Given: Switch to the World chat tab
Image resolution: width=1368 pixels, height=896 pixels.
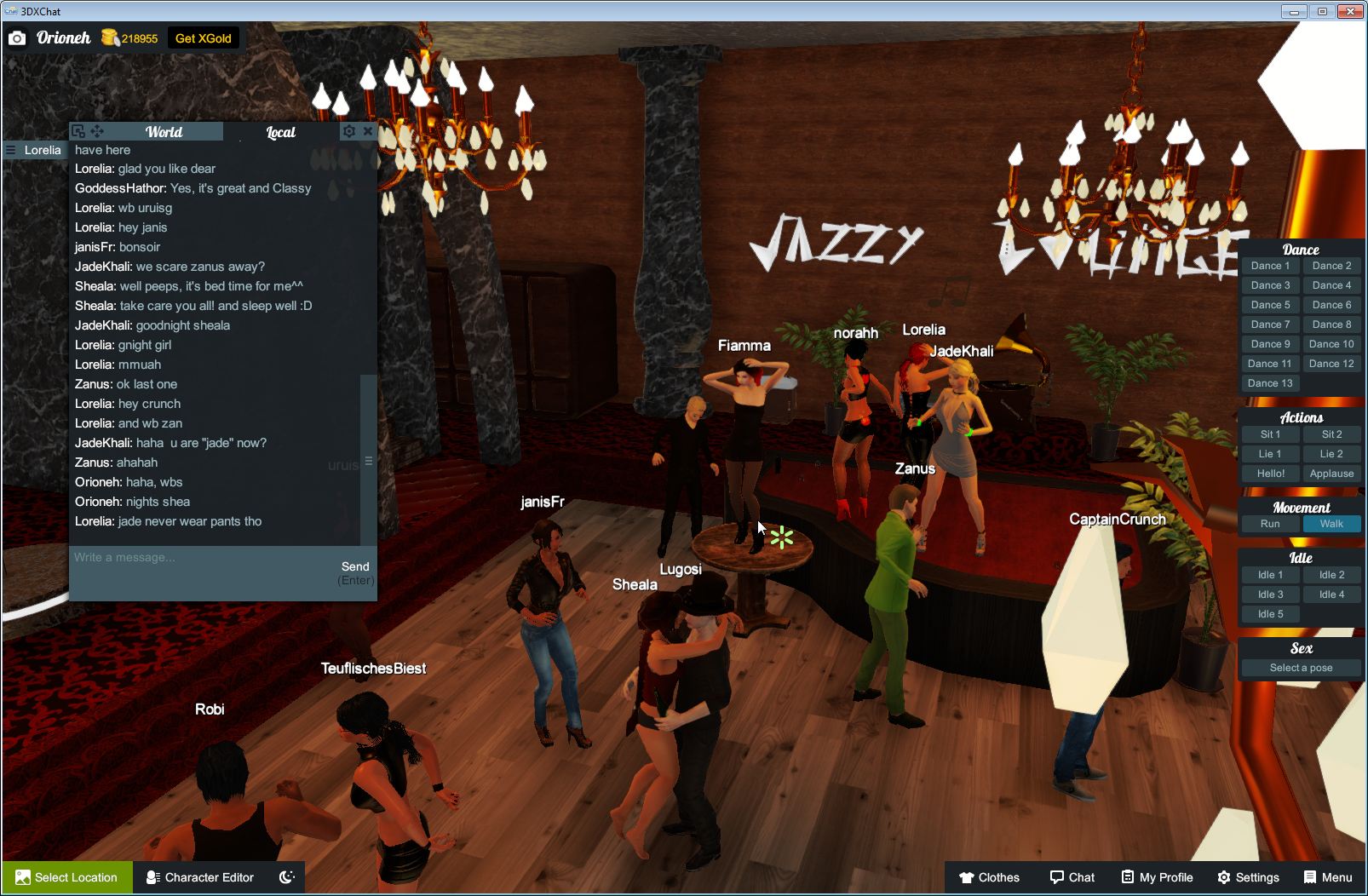Looking at the screenshot, I should coord(163,131).
